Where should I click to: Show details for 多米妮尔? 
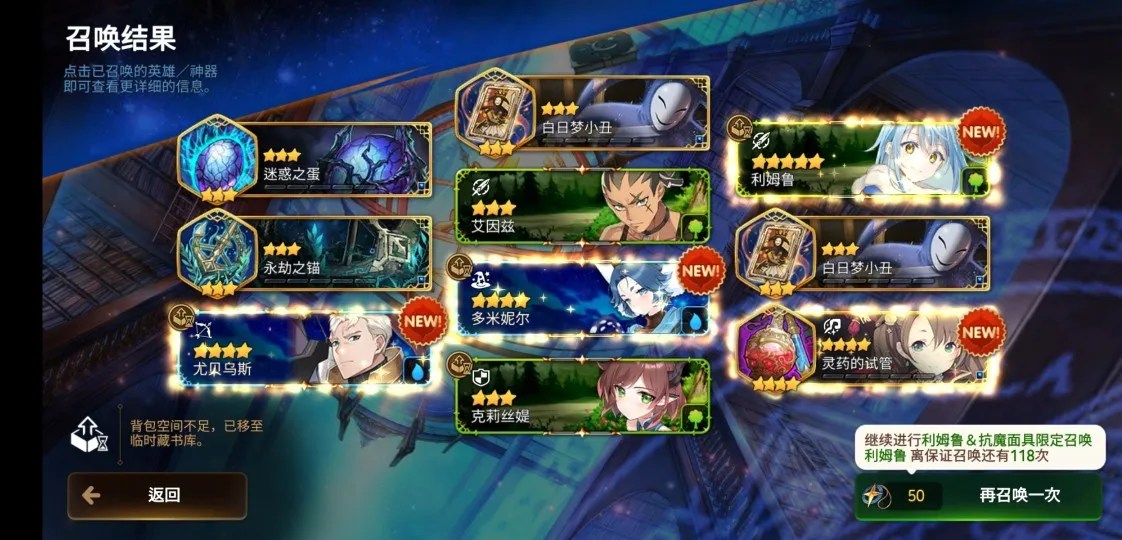583,302
